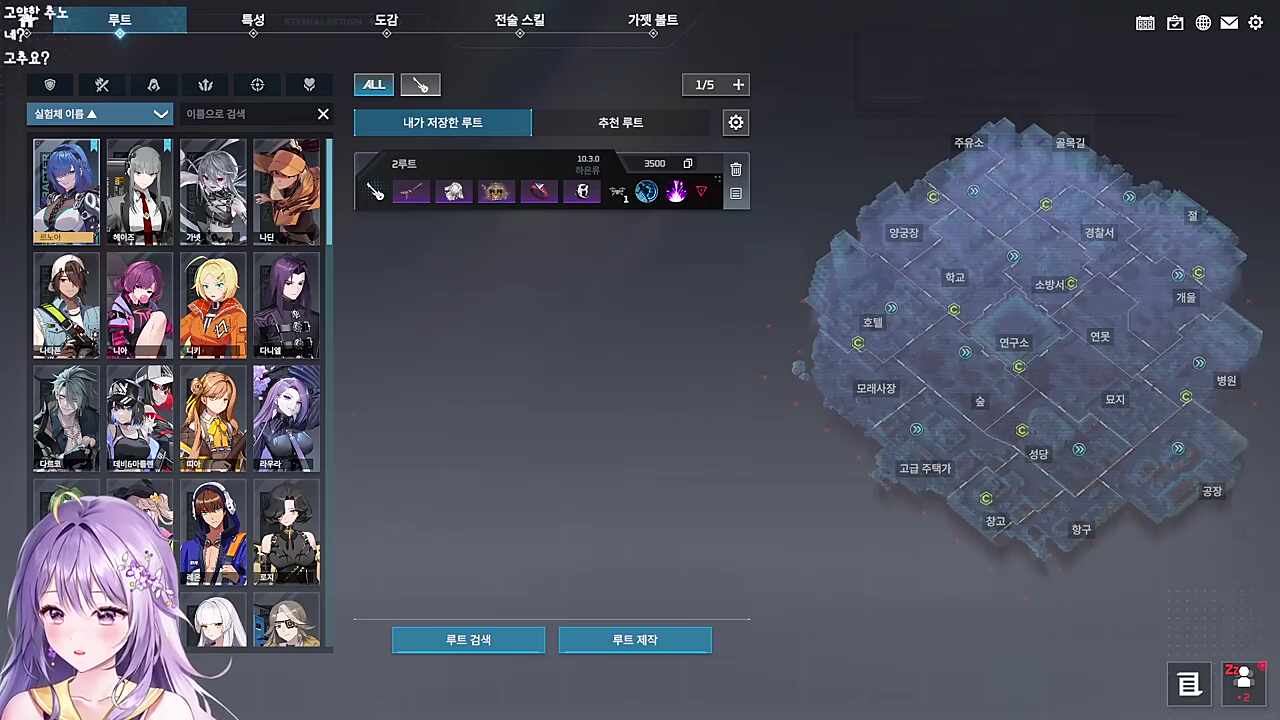Open the 실험체 이름 sort dropdown
The height and width of the screenshot is (720, 1280).
click(98, 113)
